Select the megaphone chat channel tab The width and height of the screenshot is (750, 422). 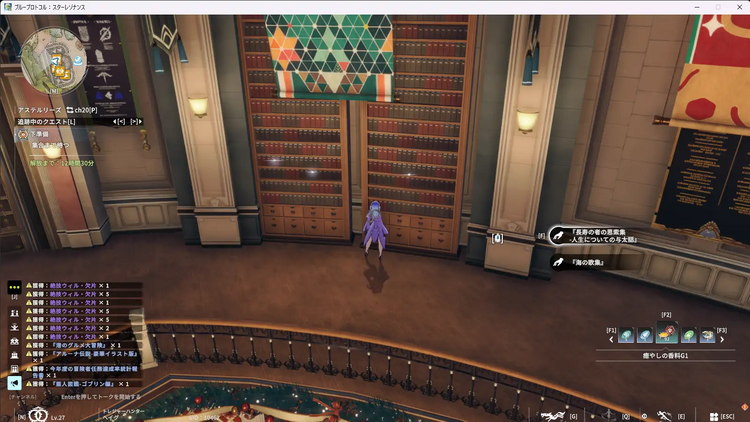point(15,382)
